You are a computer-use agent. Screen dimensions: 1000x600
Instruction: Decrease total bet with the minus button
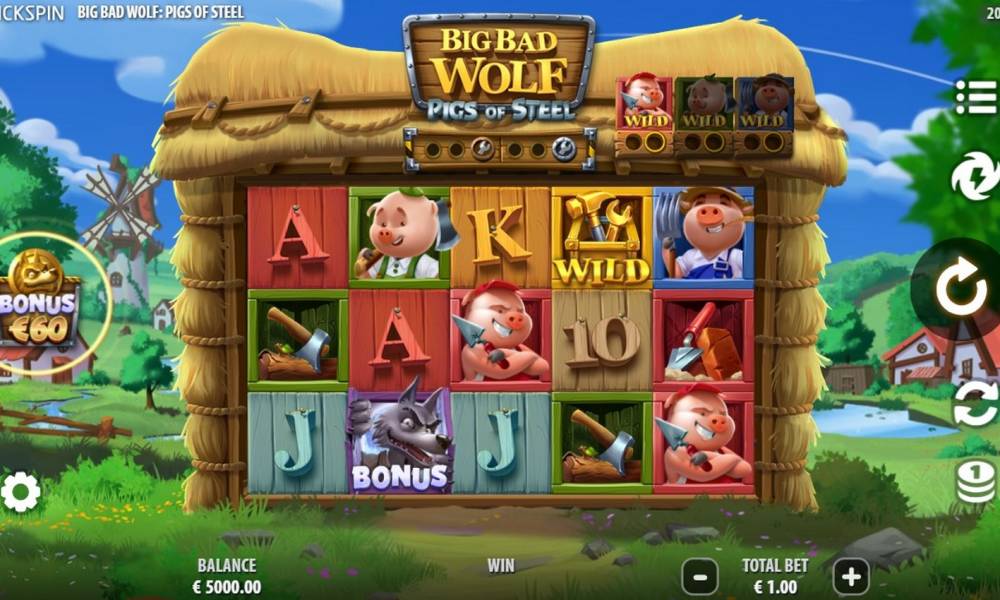click(x=700, y=577)
